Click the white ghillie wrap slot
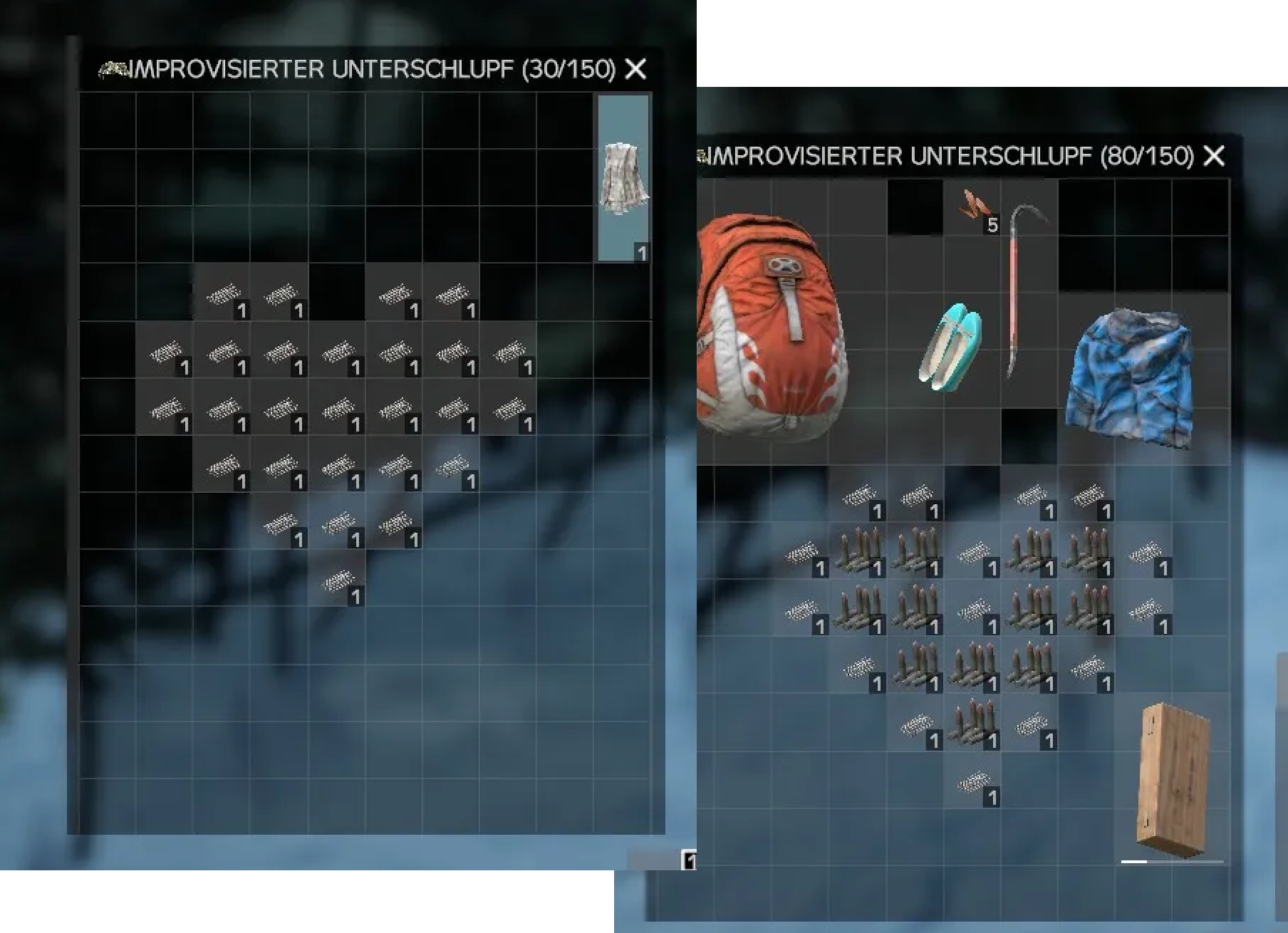This screenshot has width=1288, height=933. click(623, 178)
